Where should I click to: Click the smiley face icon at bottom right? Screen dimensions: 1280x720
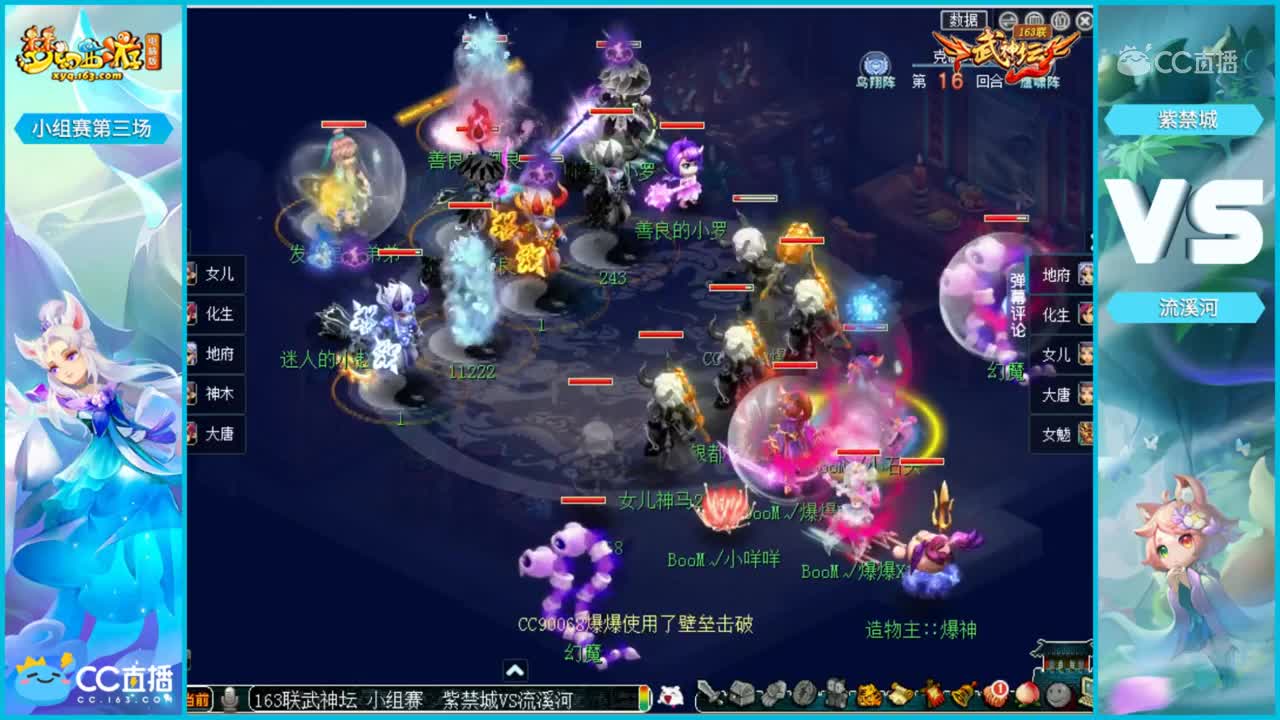point(1055,696)
